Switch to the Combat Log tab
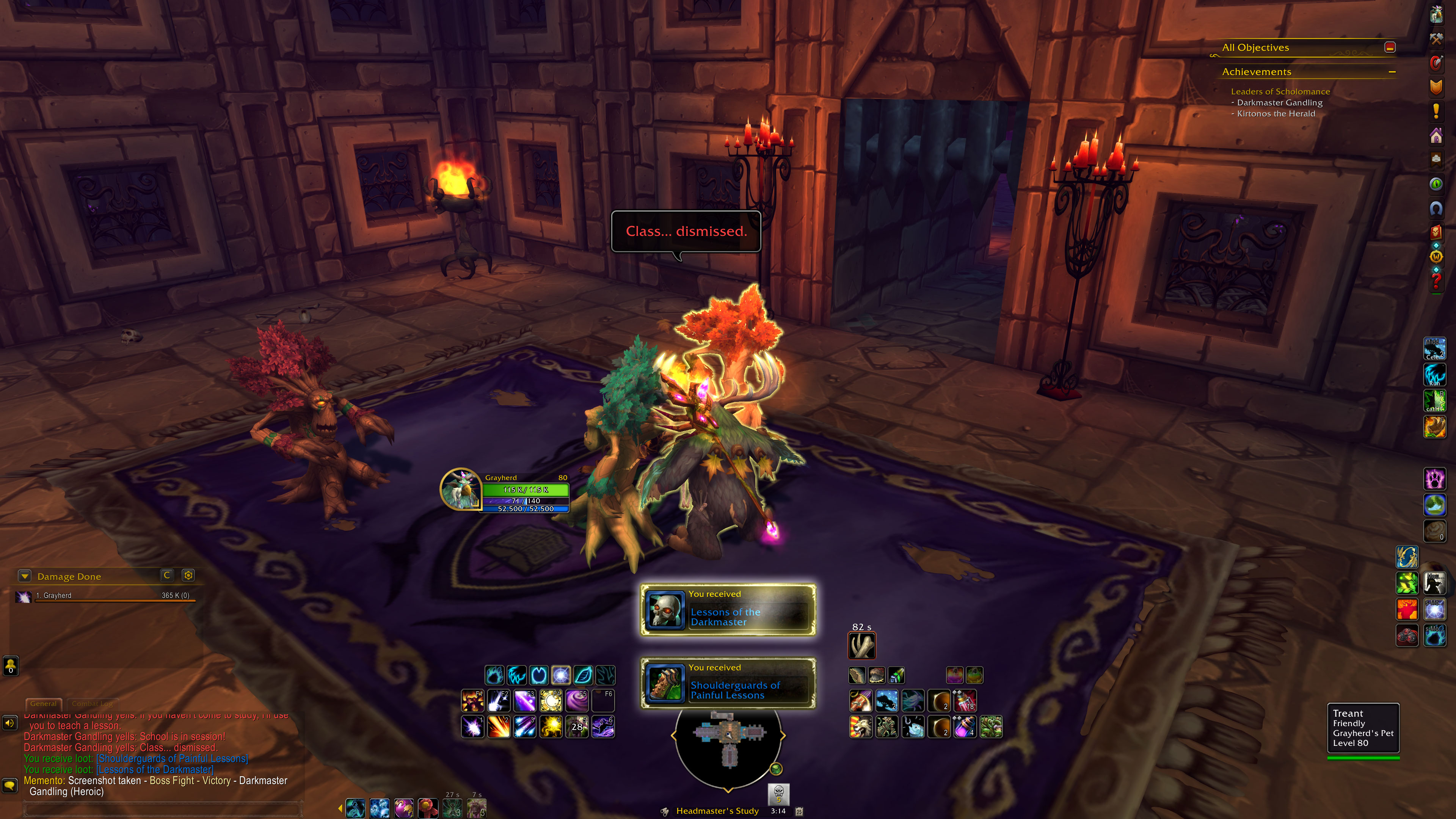Screen dimensions: 1456x819 93,704
